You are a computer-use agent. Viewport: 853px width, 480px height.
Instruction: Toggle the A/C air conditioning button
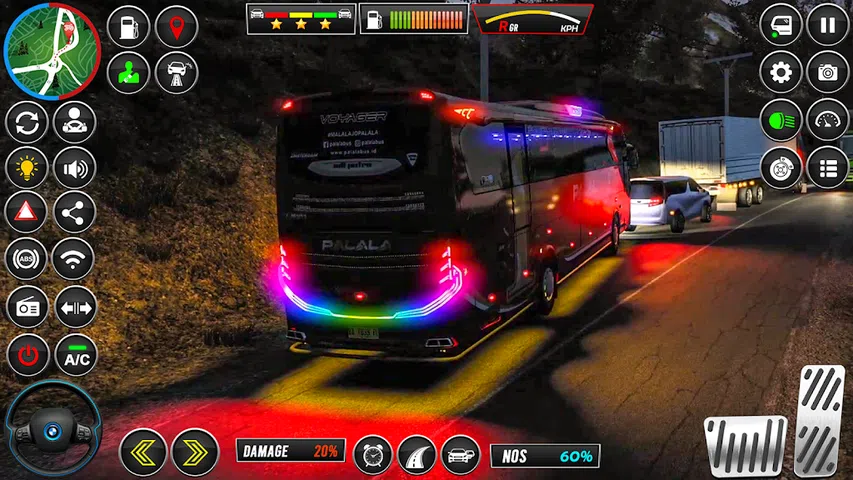point(76,355)
